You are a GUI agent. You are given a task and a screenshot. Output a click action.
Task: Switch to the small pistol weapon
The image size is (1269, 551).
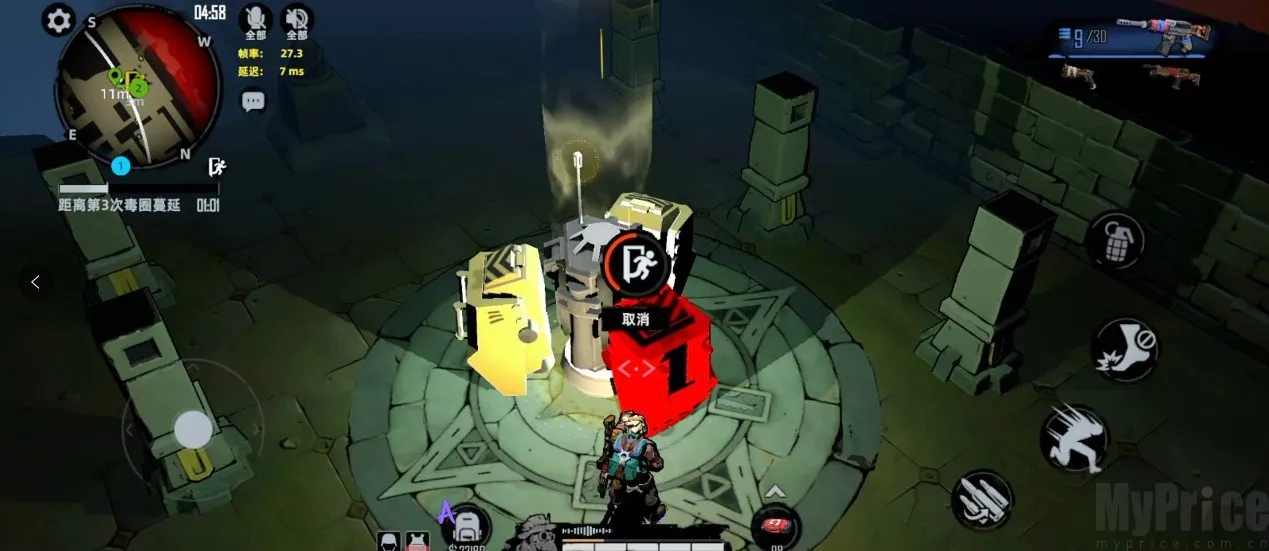(1079, 75)
